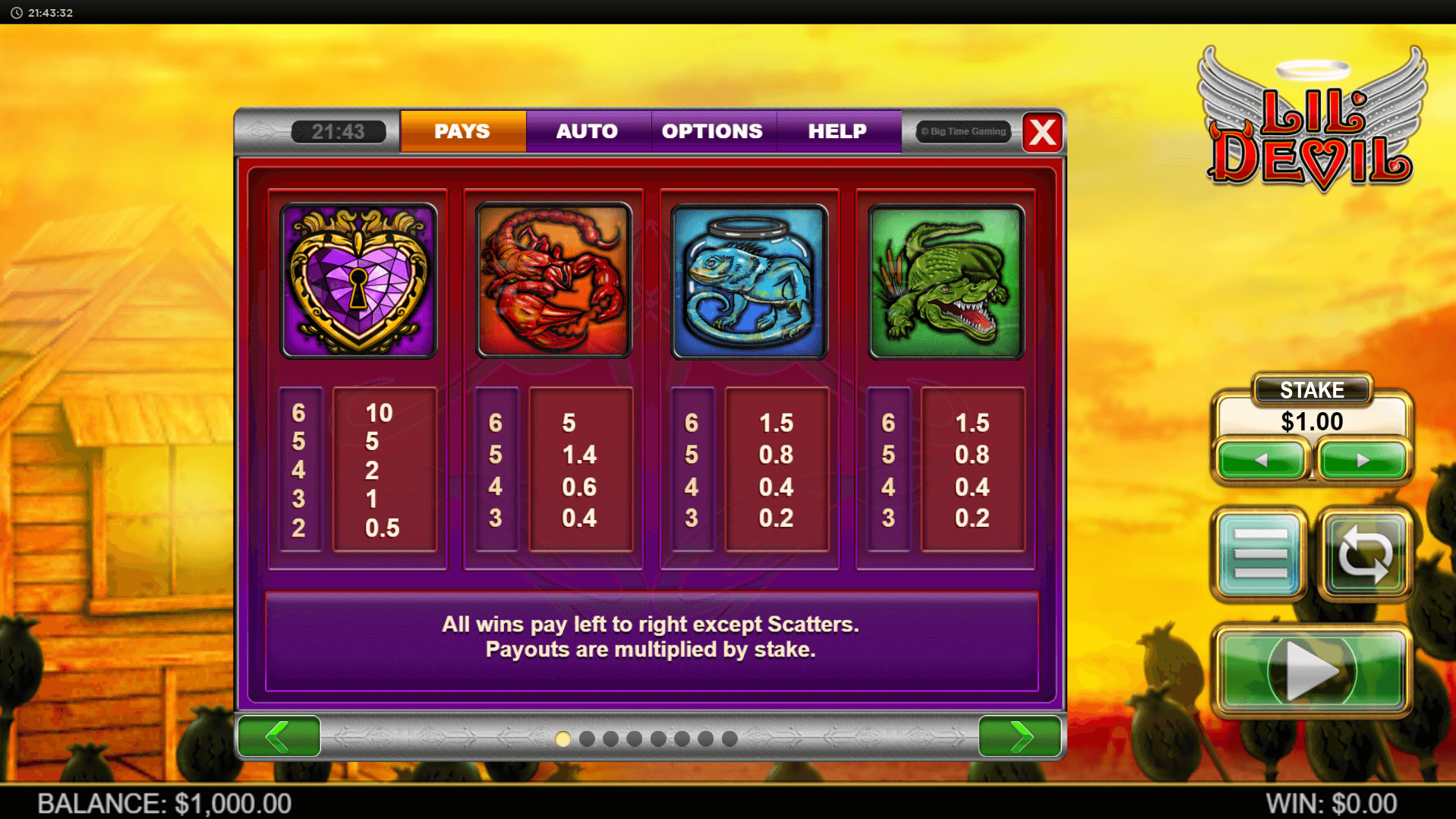The width and height of the screenshot is (1456, 819).
Task: Show the HELP tab
Action: click(837, 131)
